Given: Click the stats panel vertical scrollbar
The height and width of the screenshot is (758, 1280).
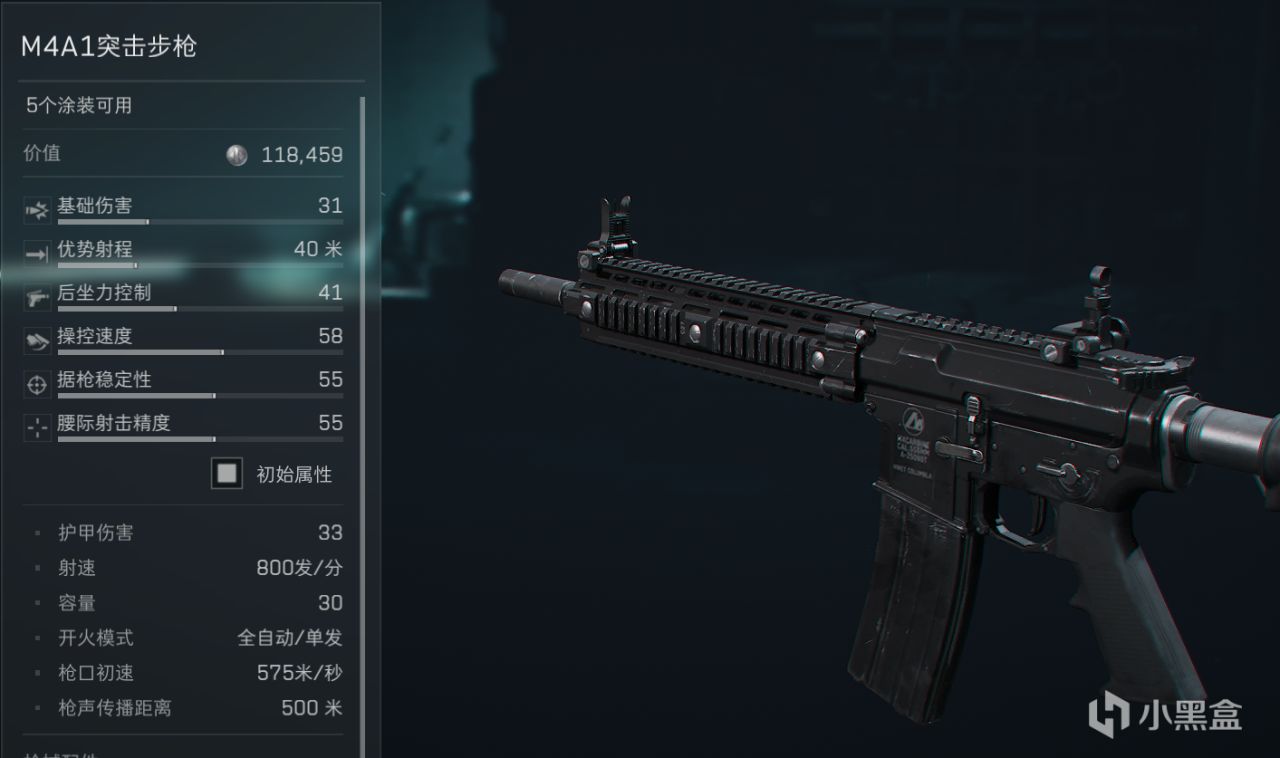Looking at the screenshot, I should [362, 400].
